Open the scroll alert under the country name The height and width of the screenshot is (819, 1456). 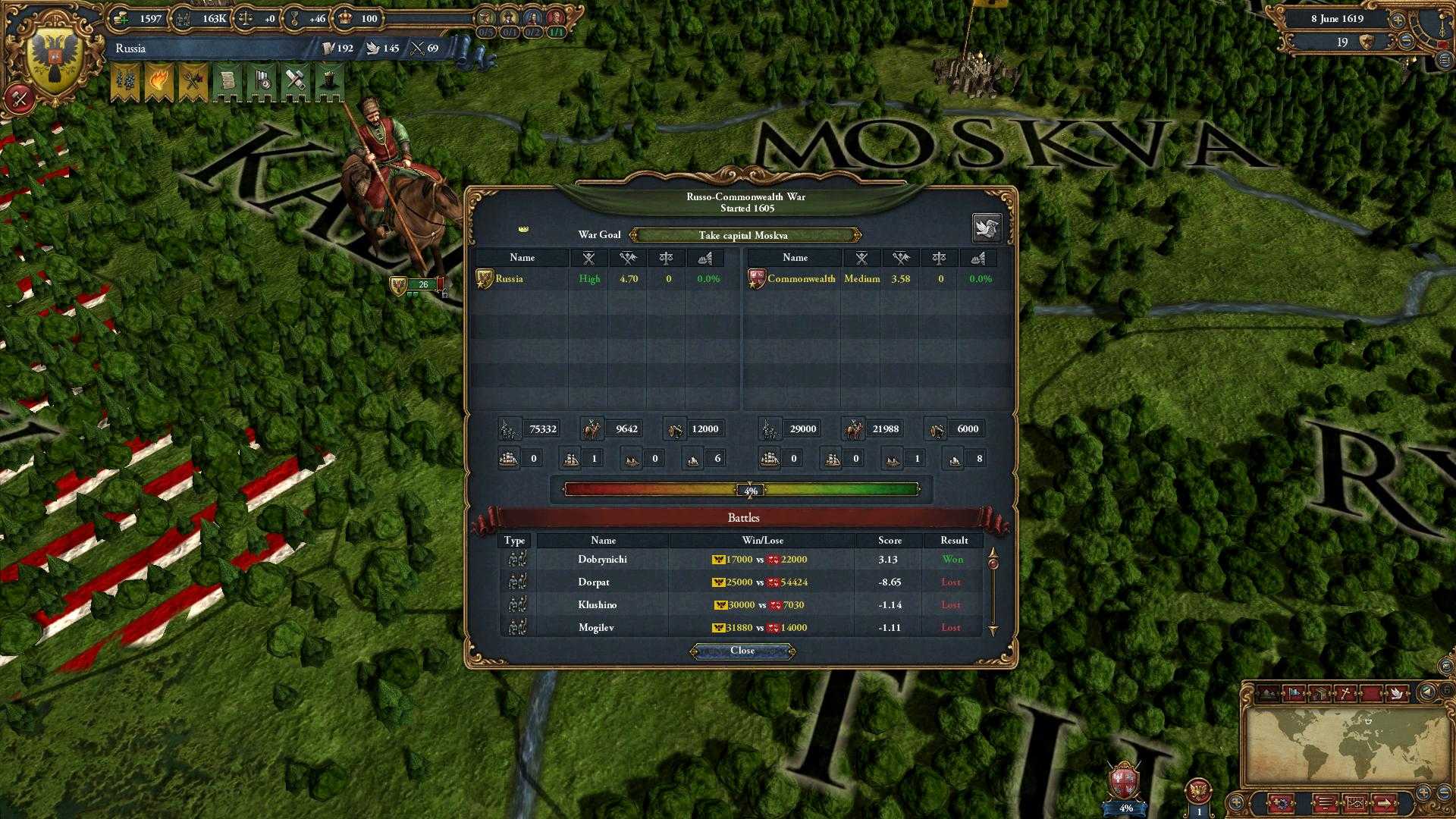pyautogui.click(x=227, y=82)
